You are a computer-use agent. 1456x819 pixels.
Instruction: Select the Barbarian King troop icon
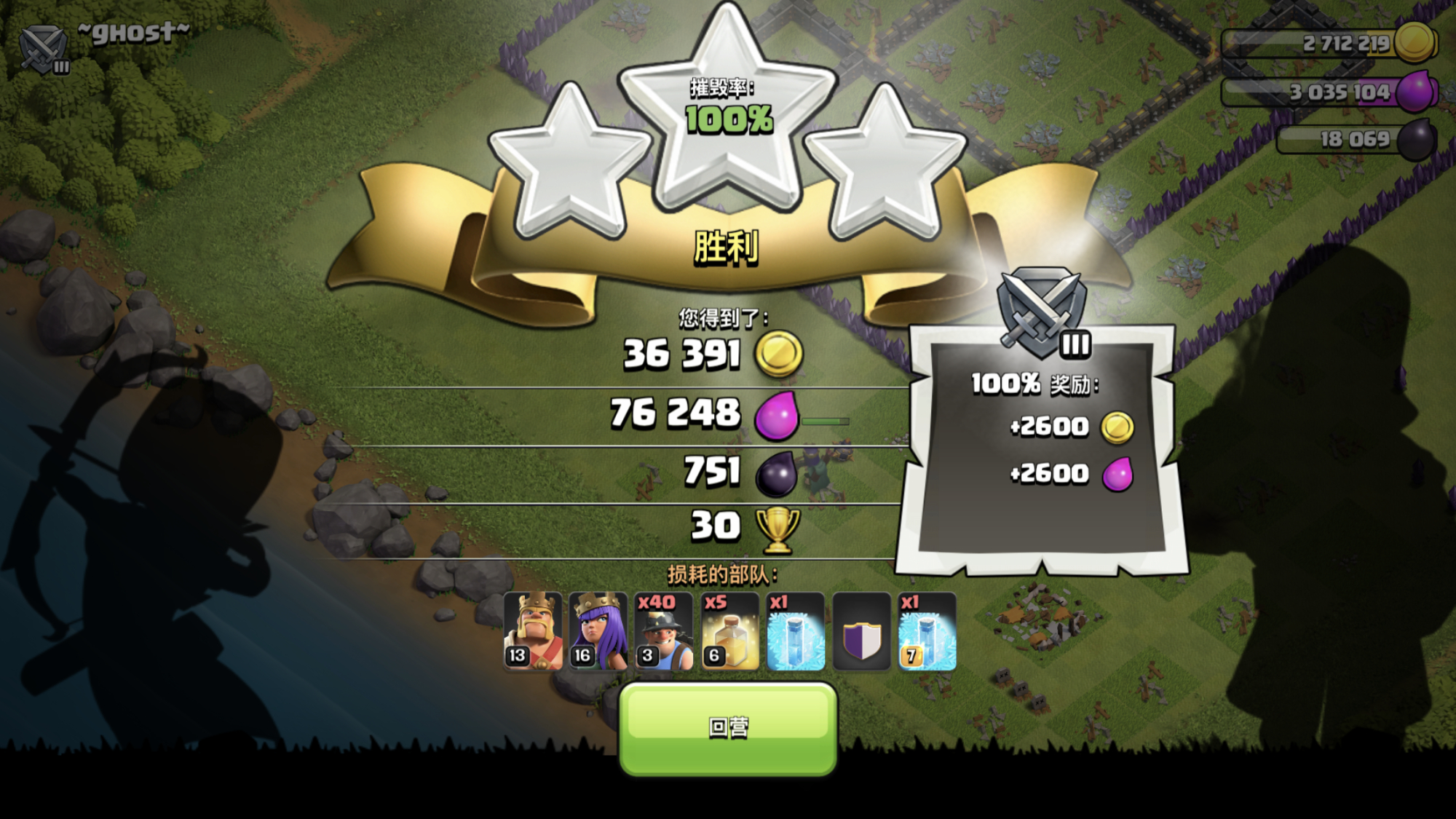coord(533,631)
